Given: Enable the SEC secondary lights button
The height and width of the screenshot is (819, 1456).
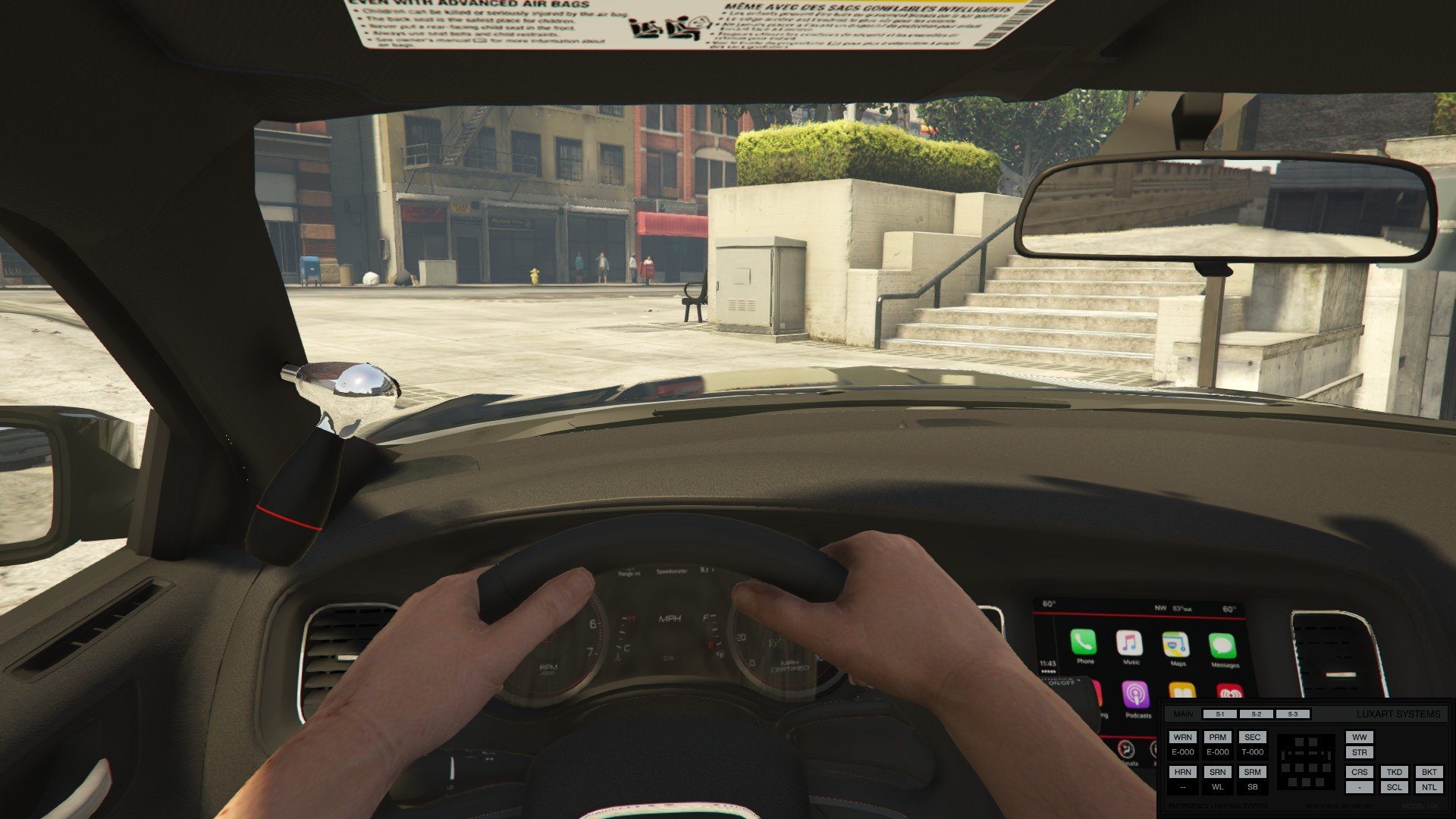Looking at the screenshot, I should pos(1252,737).
